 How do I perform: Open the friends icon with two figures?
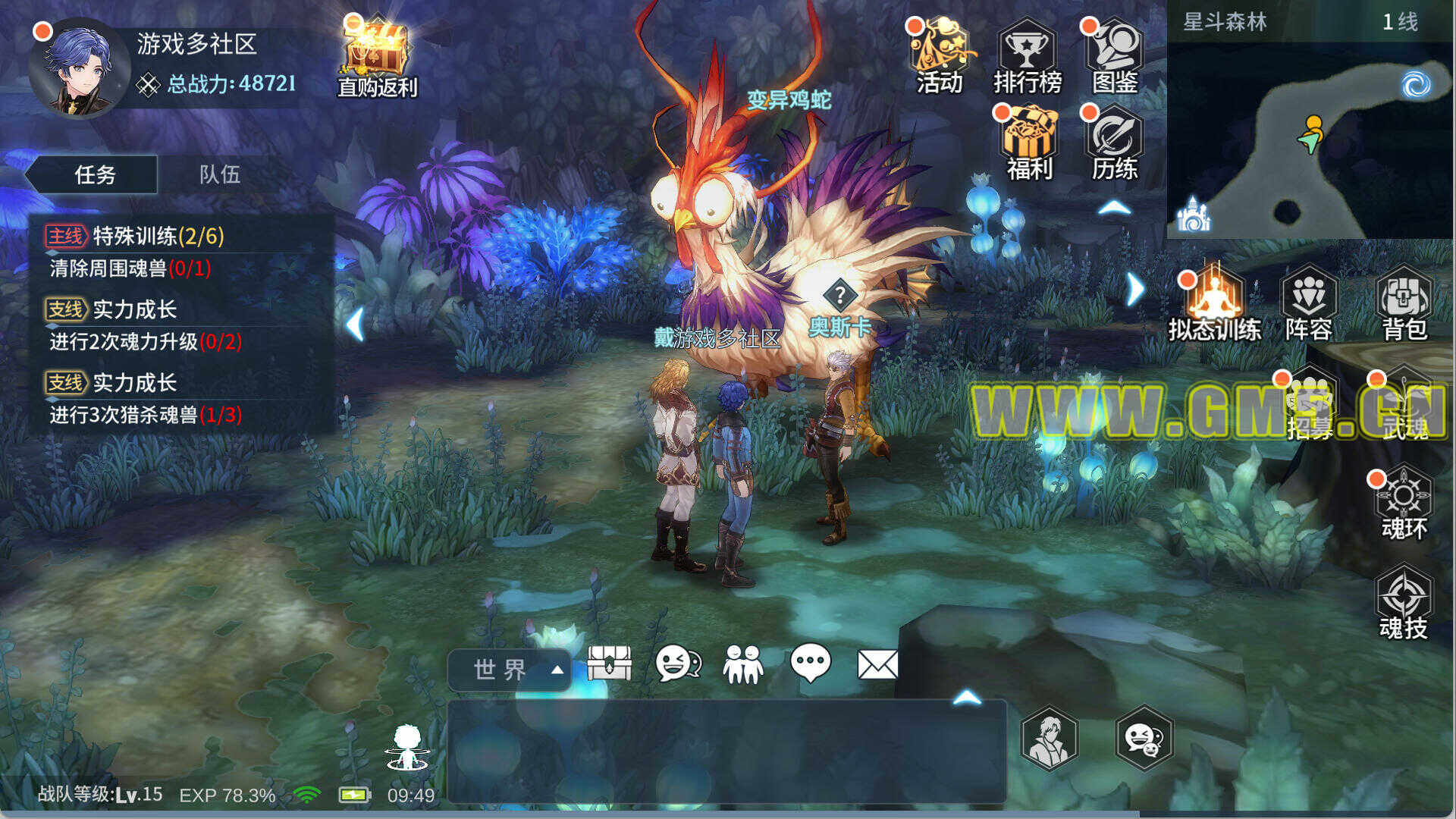coord(743,665)
